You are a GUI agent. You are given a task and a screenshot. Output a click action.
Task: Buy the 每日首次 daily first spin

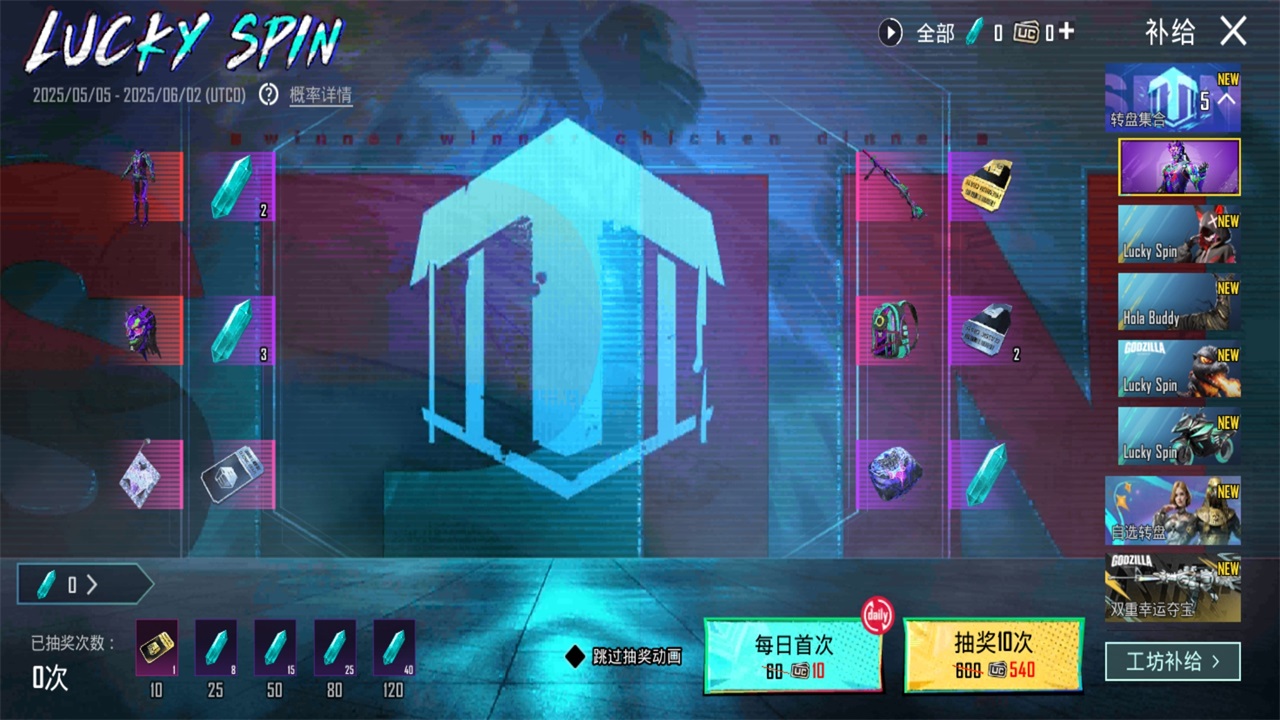point(793,655)
